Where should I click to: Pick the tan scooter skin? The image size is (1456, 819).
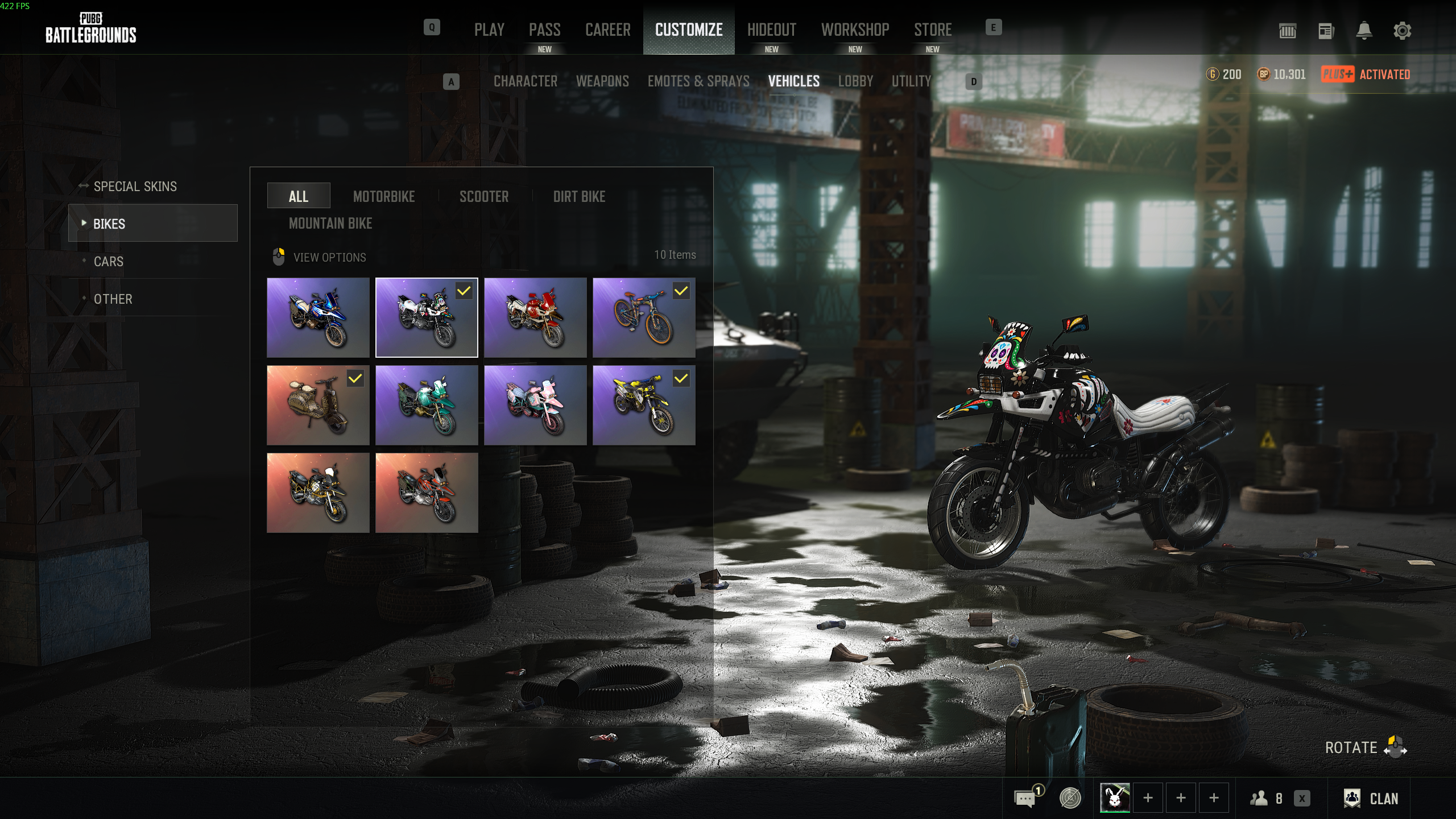318,405
